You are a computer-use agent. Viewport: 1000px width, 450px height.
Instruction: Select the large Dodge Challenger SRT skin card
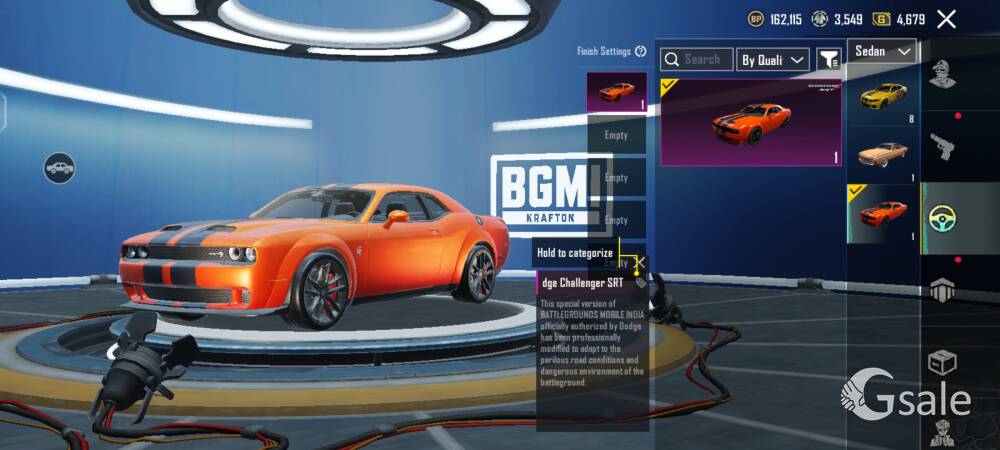pos(751,122)
